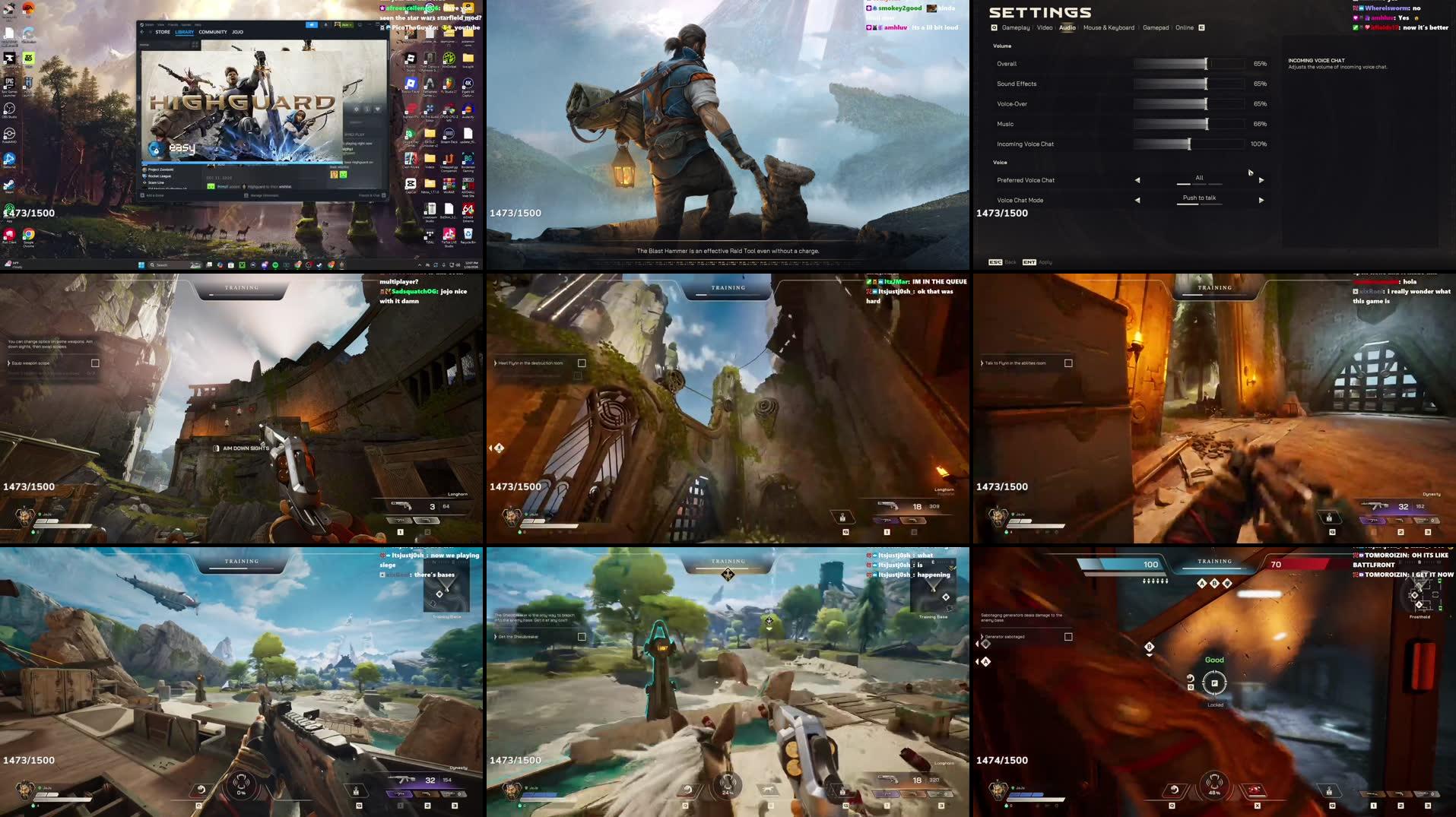Click the left arrow on Voice Chat Mode
This screenshot has height=817, width=1456.
pos(1137,200)
